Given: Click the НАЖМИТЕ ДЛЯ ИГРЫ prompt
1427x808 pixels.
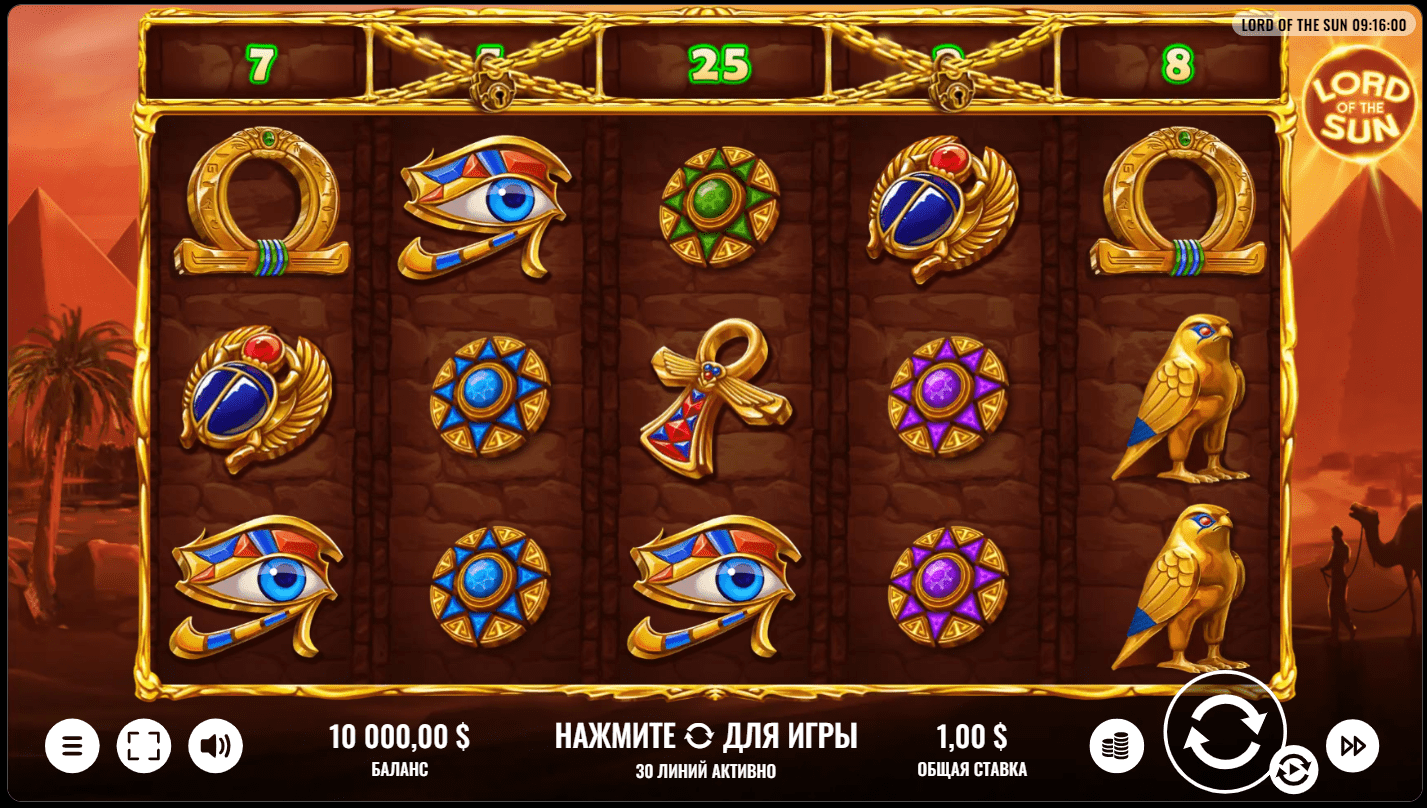Looking at the screenshot, I should coord(706,735).
